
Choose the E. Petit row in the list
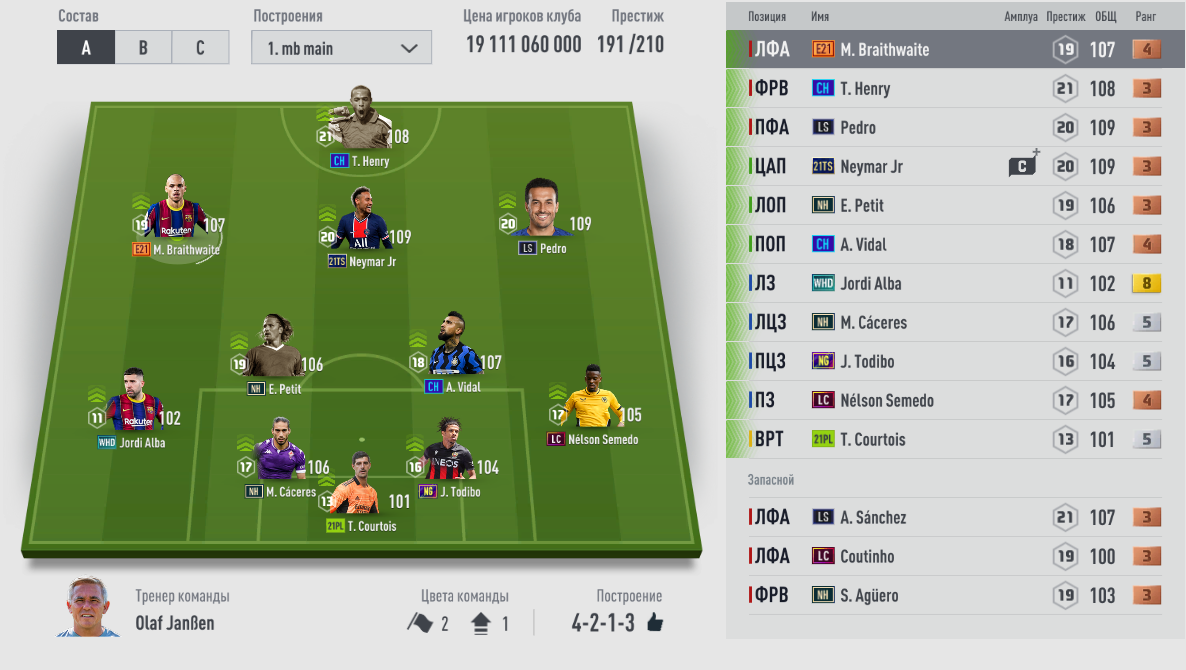[955, 206]
